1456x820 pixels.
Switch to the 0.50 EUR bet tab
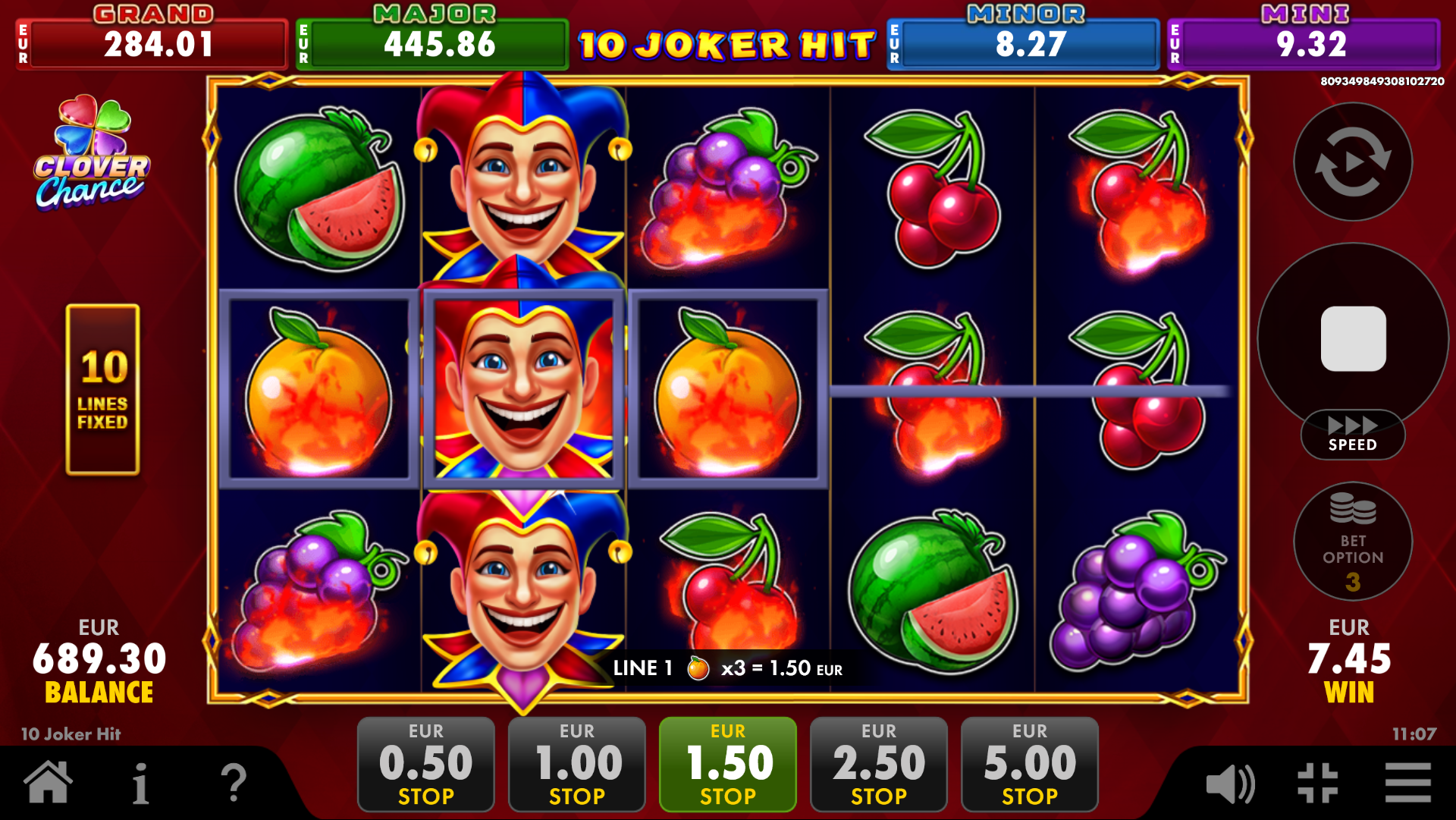tap(425, 762)
